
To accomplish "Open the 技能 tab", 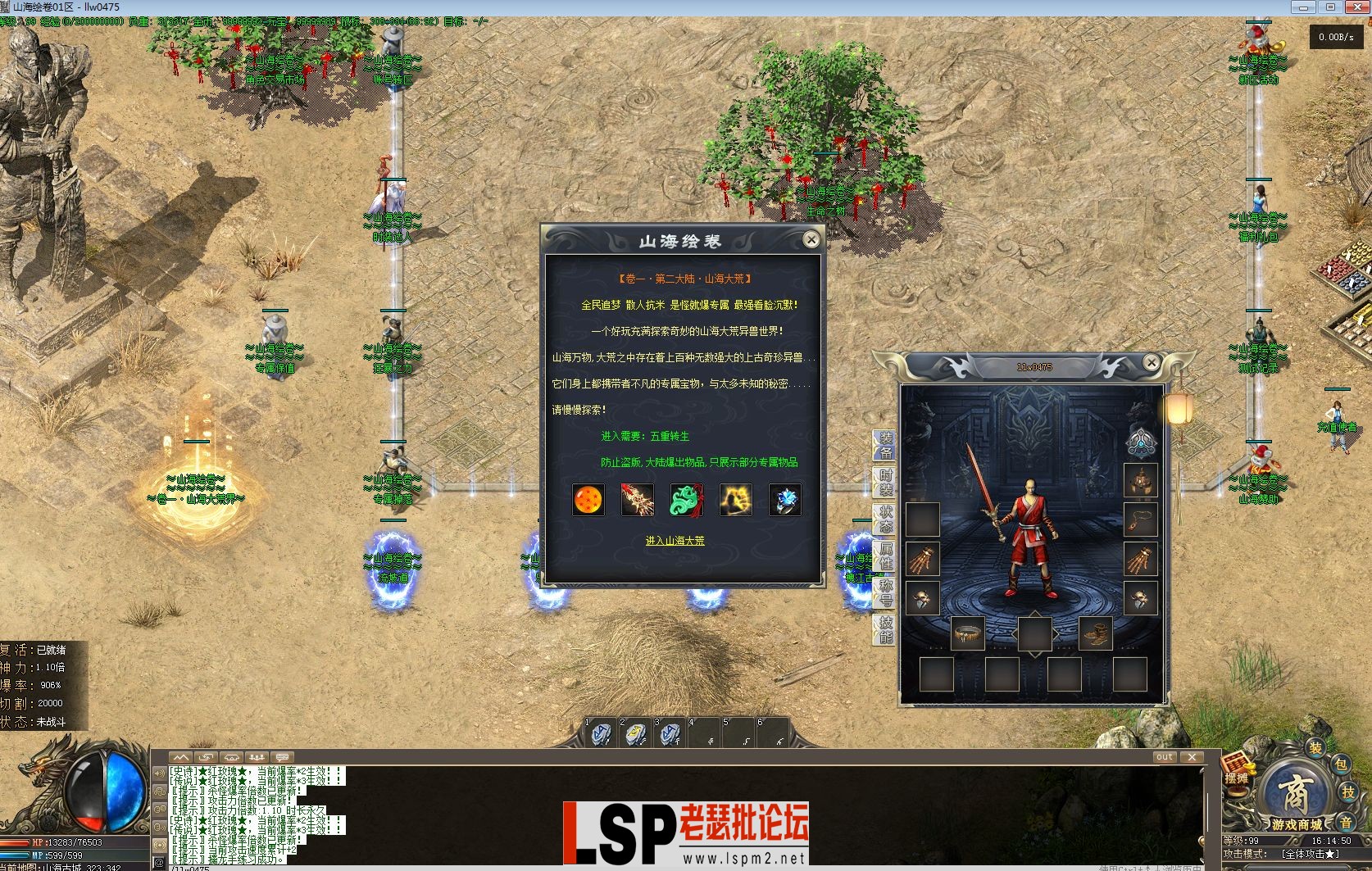I will (885, 629).
